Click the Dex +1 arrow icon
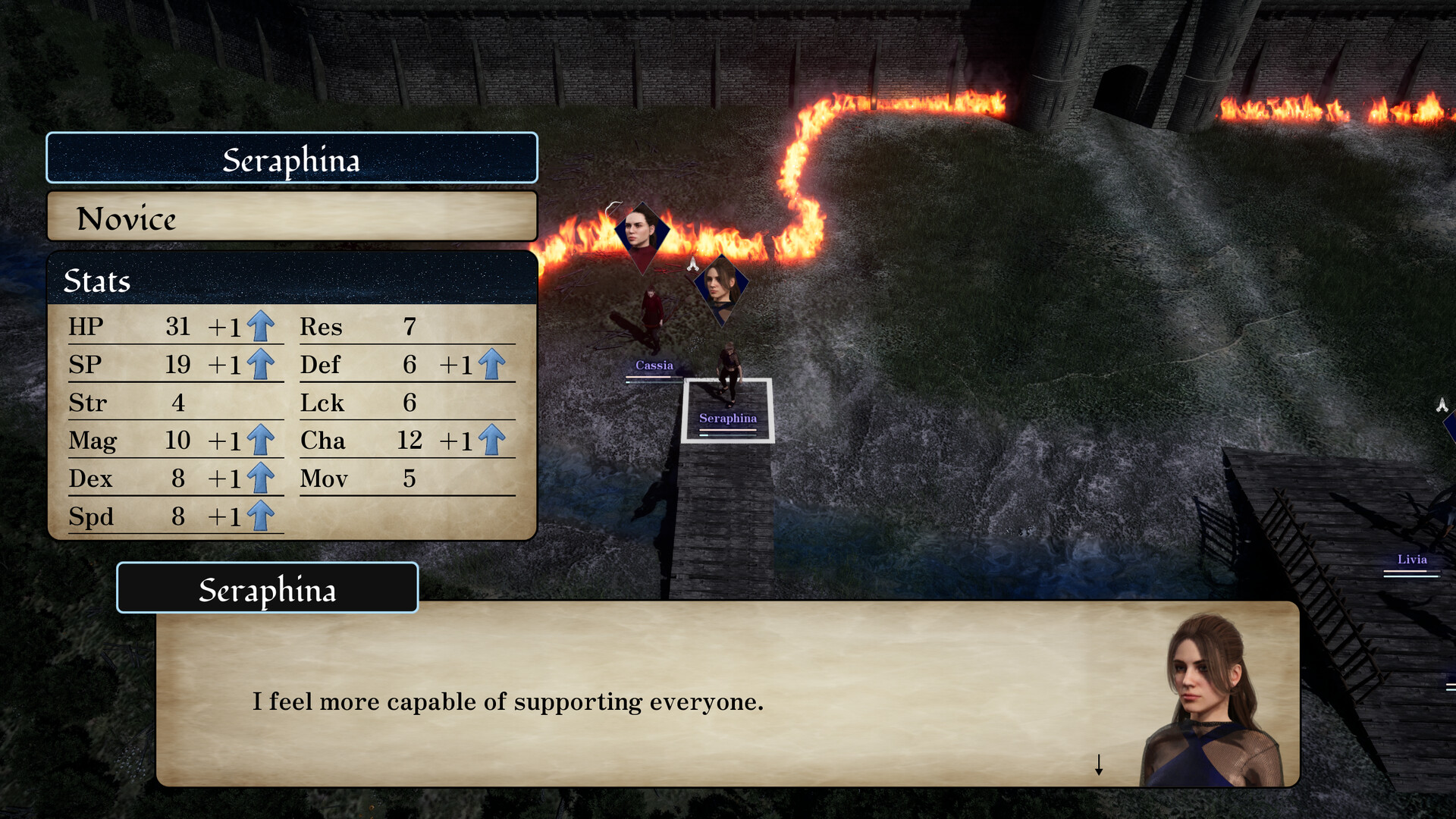Screen dimensions: 1456x819 point(260,478)
